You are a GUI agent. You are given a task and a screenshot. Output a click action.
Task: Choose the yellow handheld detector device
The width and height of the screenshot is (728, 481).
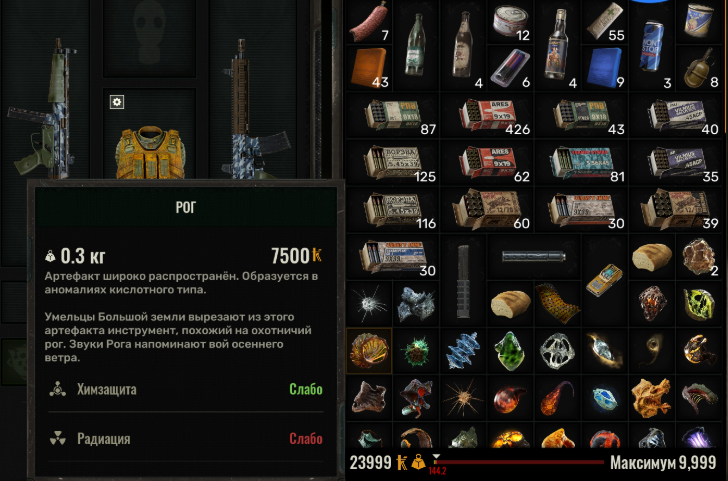(606, 282)
